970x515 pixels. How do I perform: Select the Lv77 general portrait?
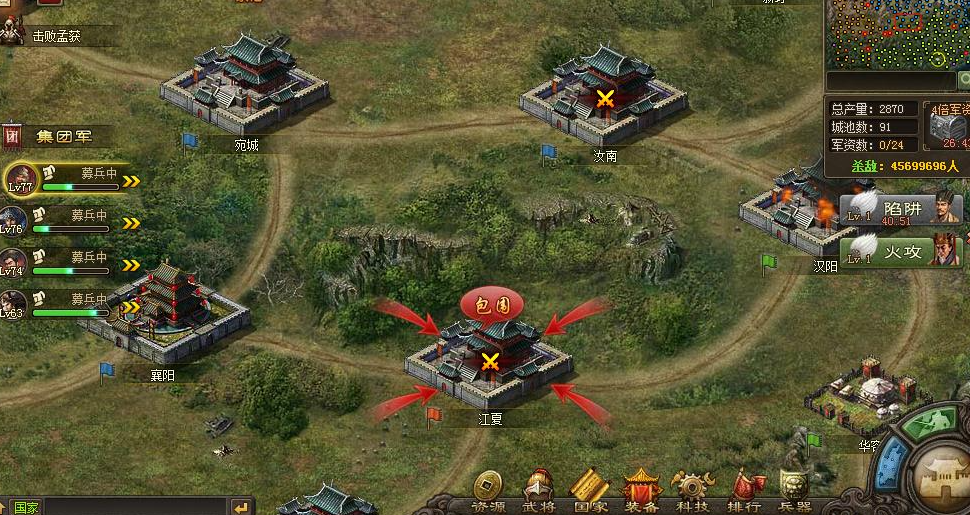click(20, 179)
